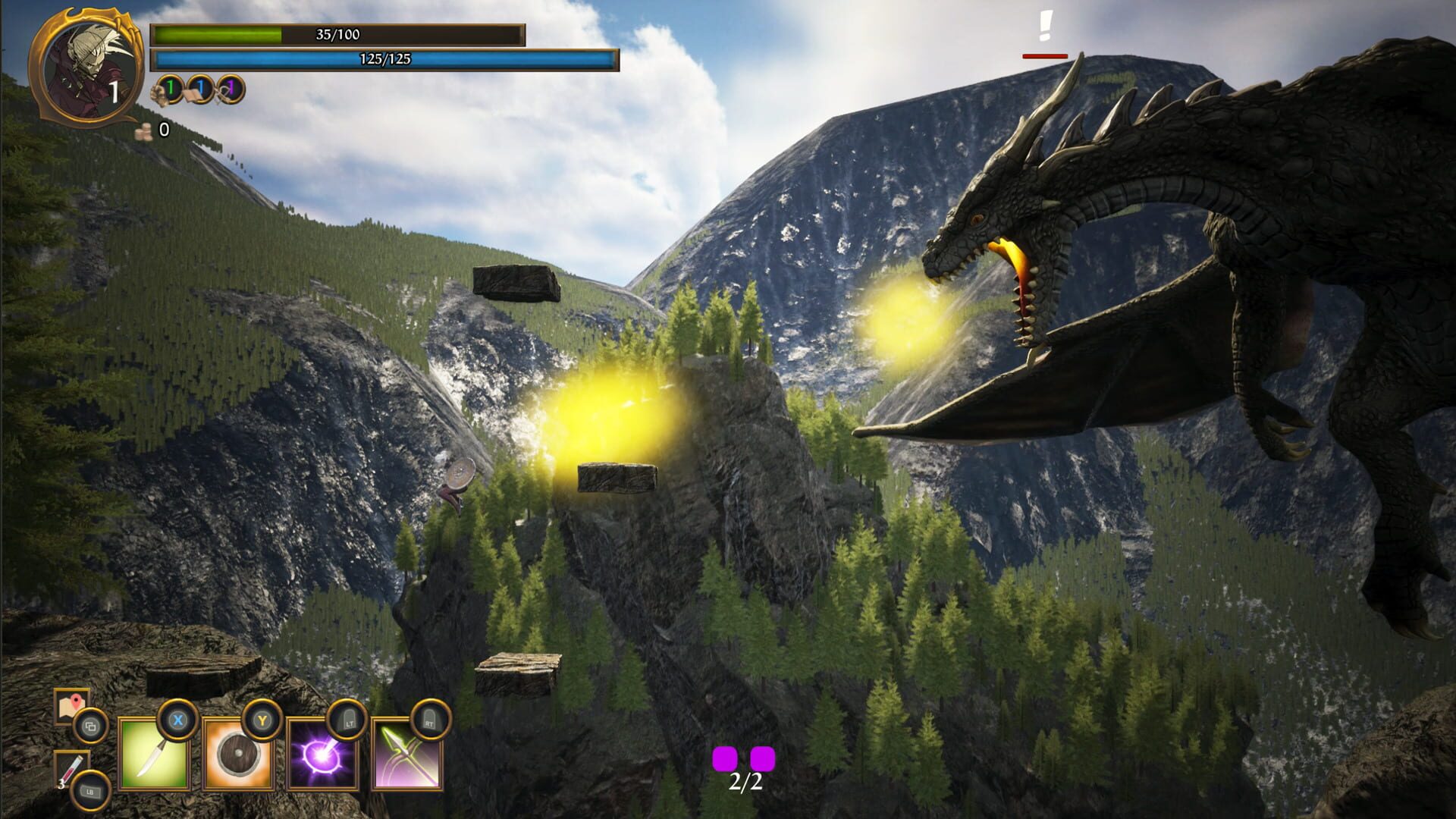
Task: Activate the knife attack ability
Action: coord(154,755)
